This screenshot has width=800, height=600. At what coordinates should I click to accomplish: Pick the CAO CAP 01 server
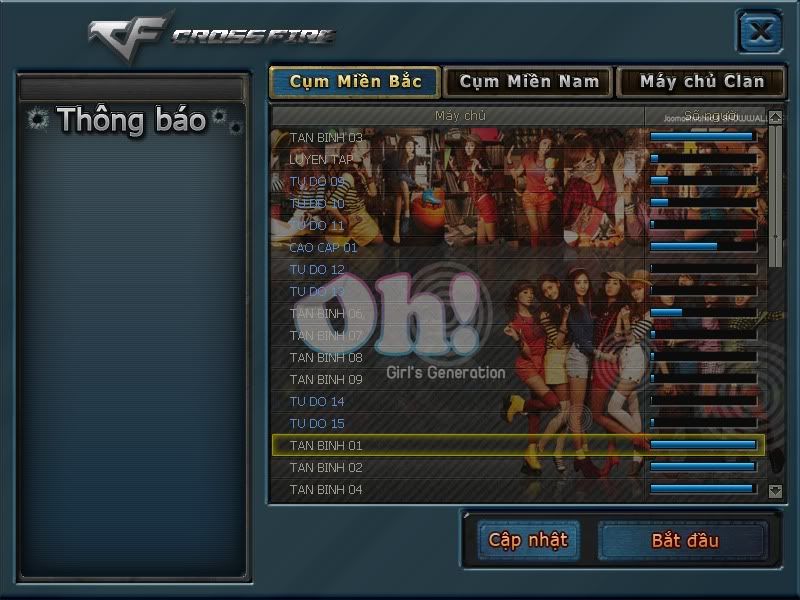[323, 247]
